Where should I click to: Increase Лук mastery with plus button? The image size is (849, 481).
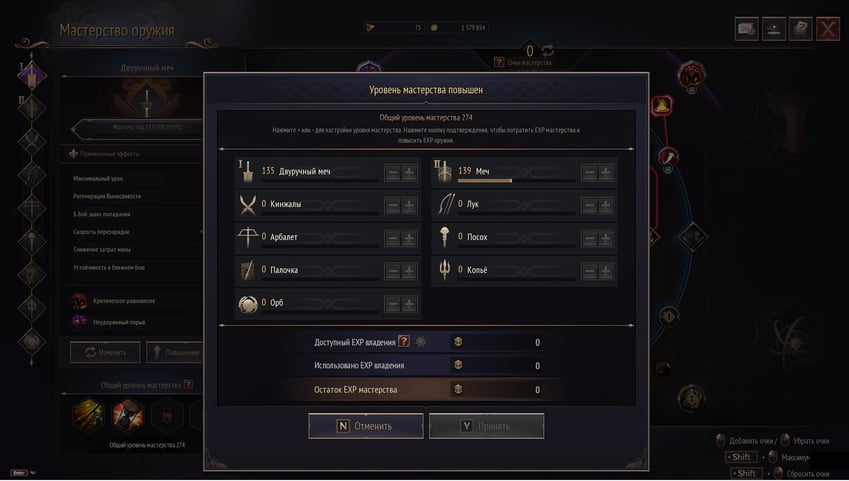[x=605, y=205]
